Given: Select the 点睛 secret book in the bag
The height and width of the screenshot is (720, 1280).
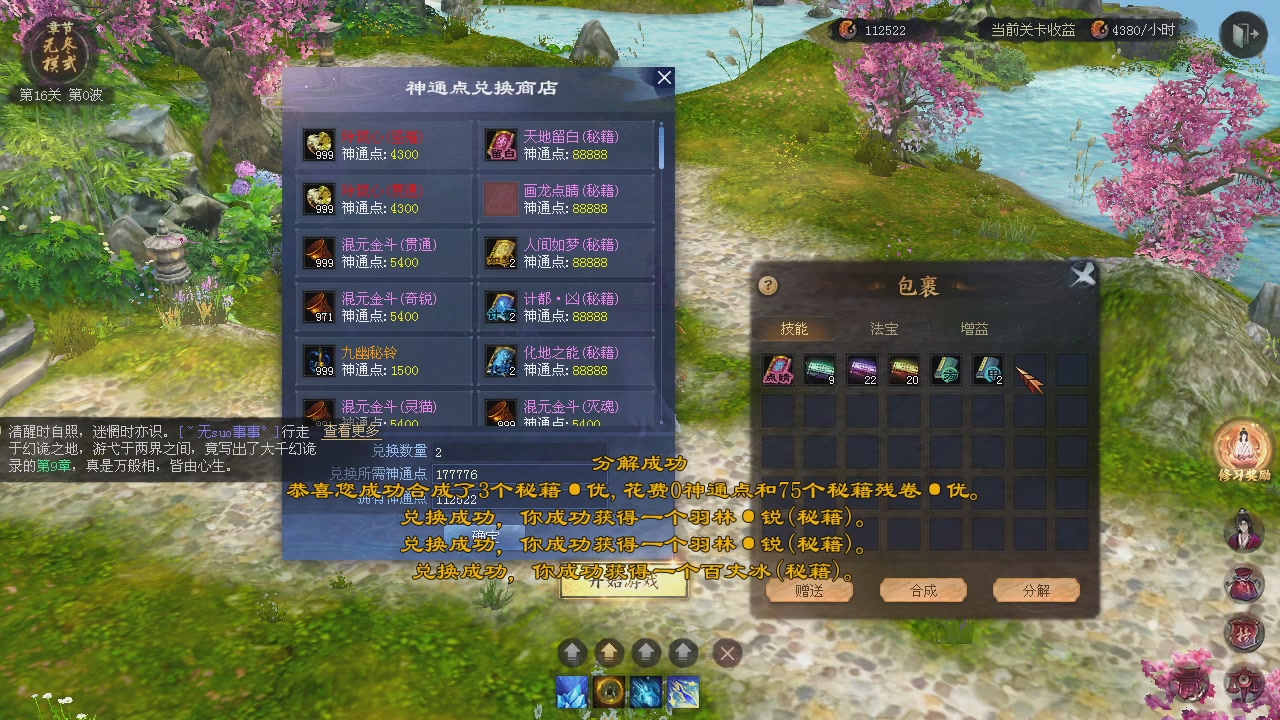Looking at the screenshot, I should tap(778, 370).
